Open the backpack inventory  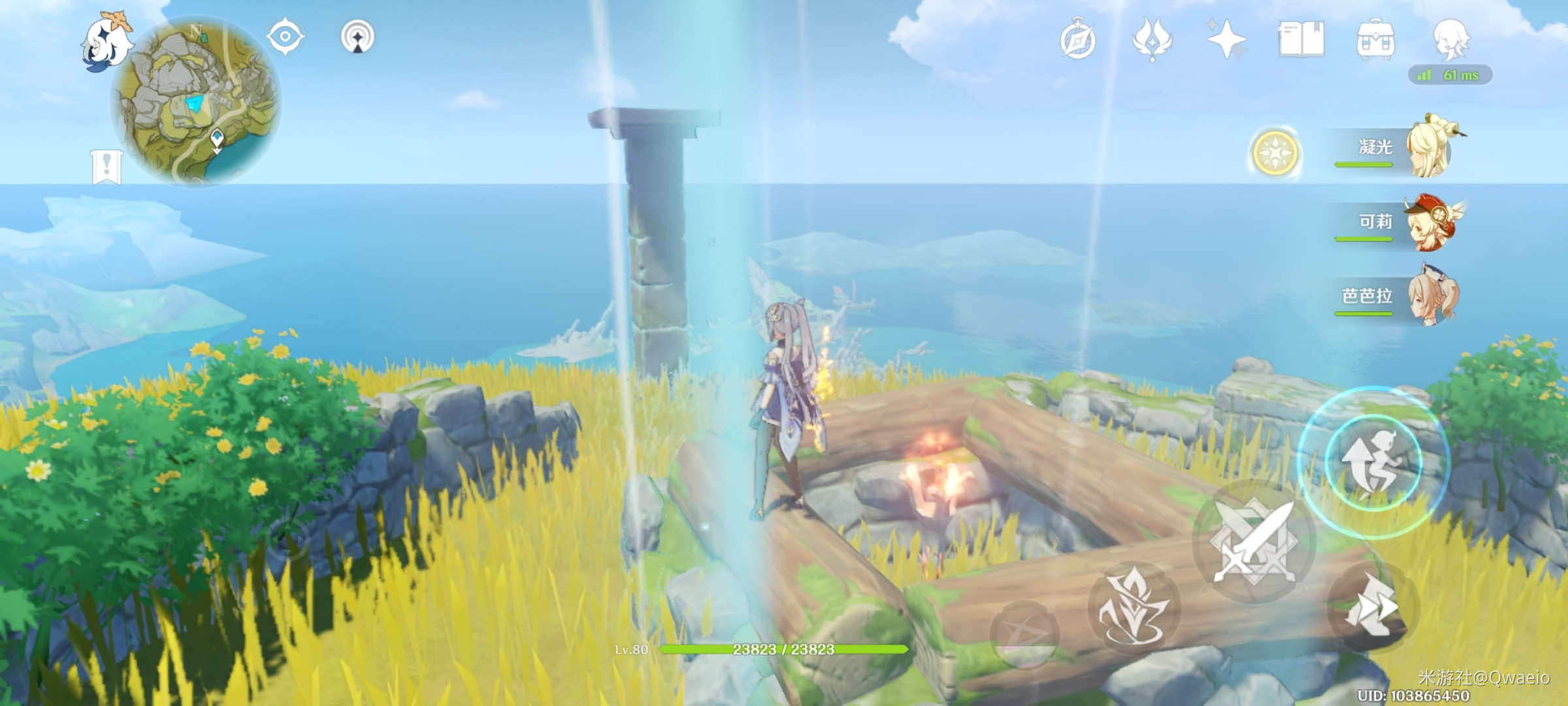(1375, 41)
